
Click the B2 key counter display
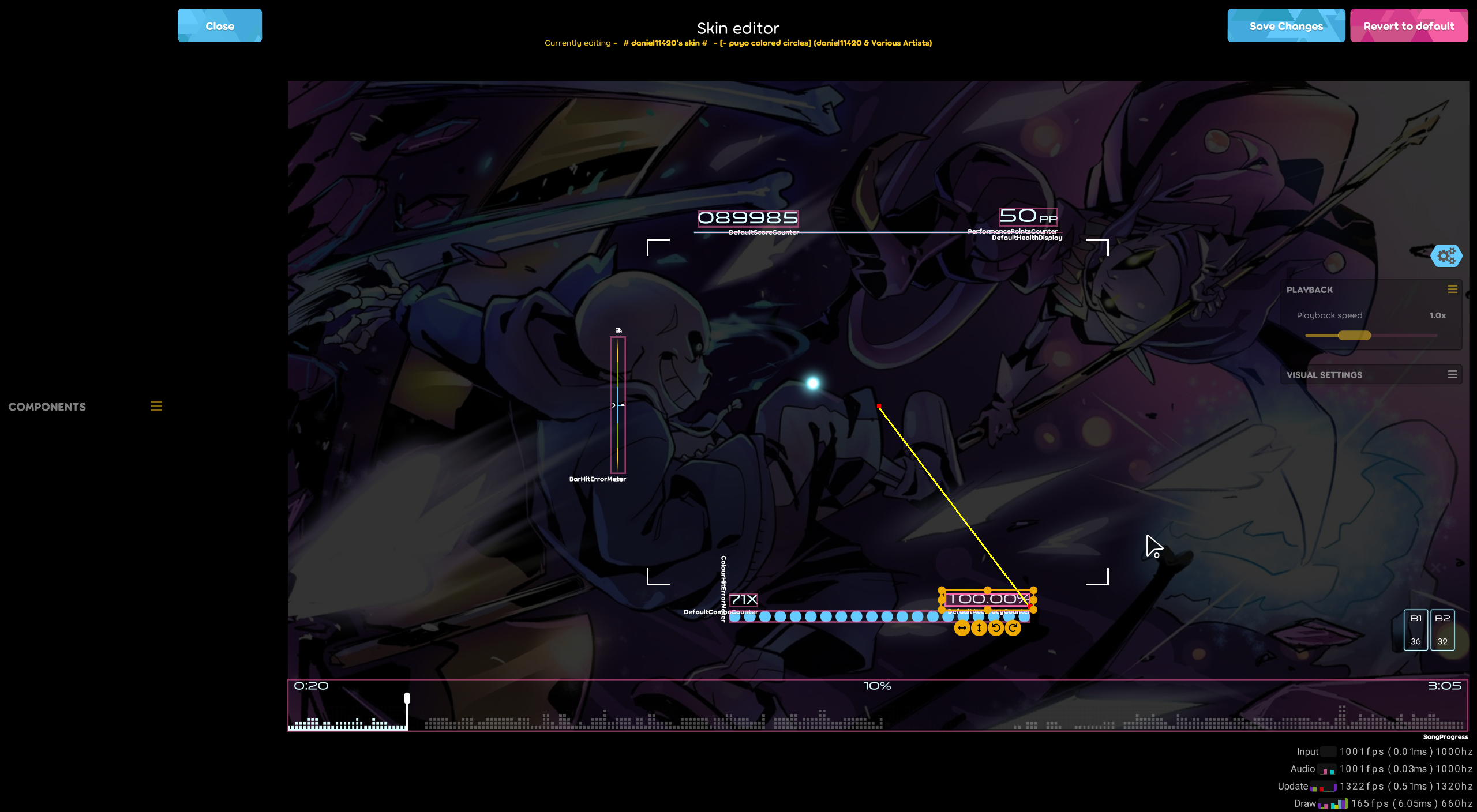point(1442,629)
